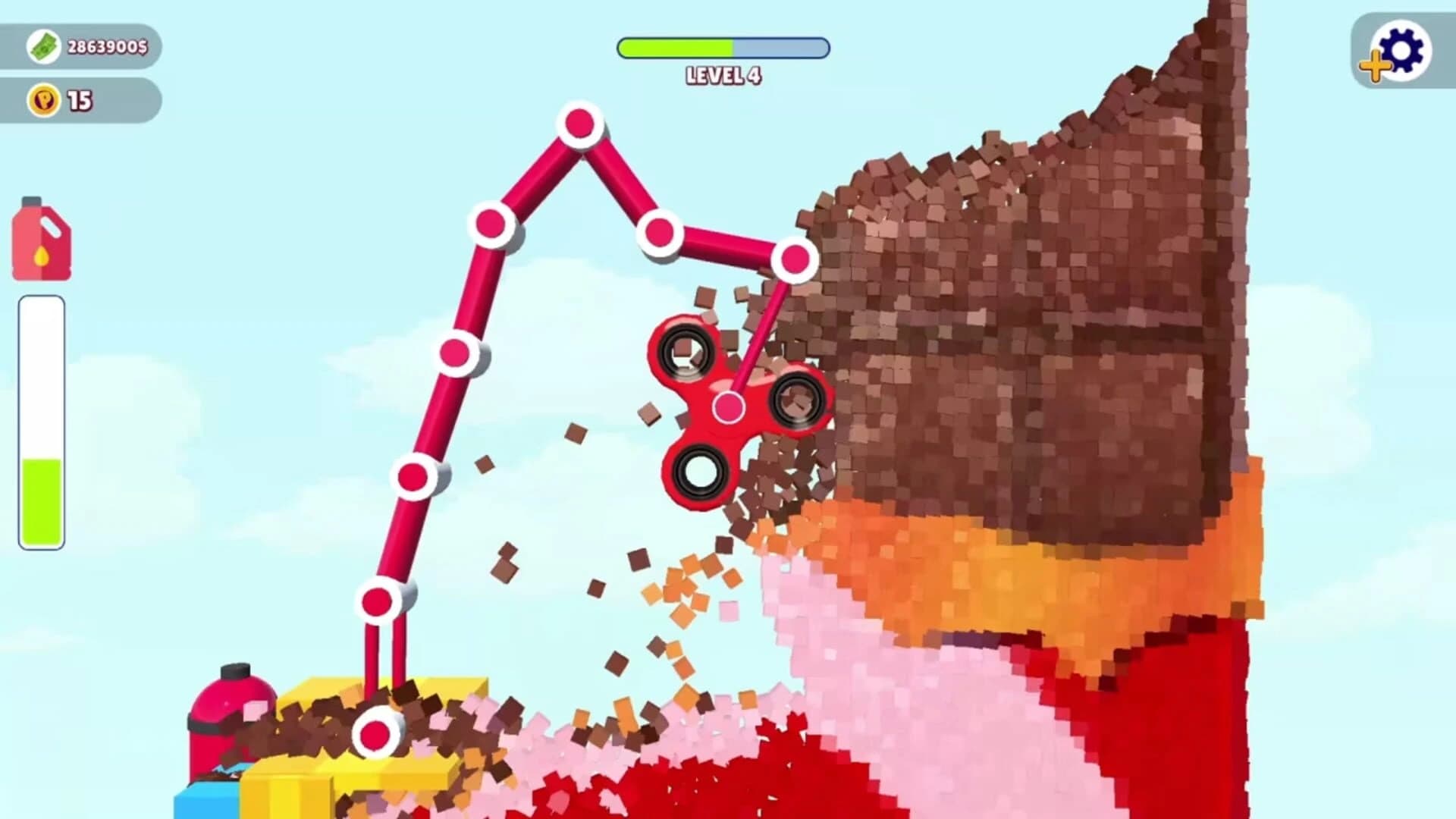Viewport: 1456px width, 819px height.
Task: Open the coin balance 15 pill
Action: (83, 96)
